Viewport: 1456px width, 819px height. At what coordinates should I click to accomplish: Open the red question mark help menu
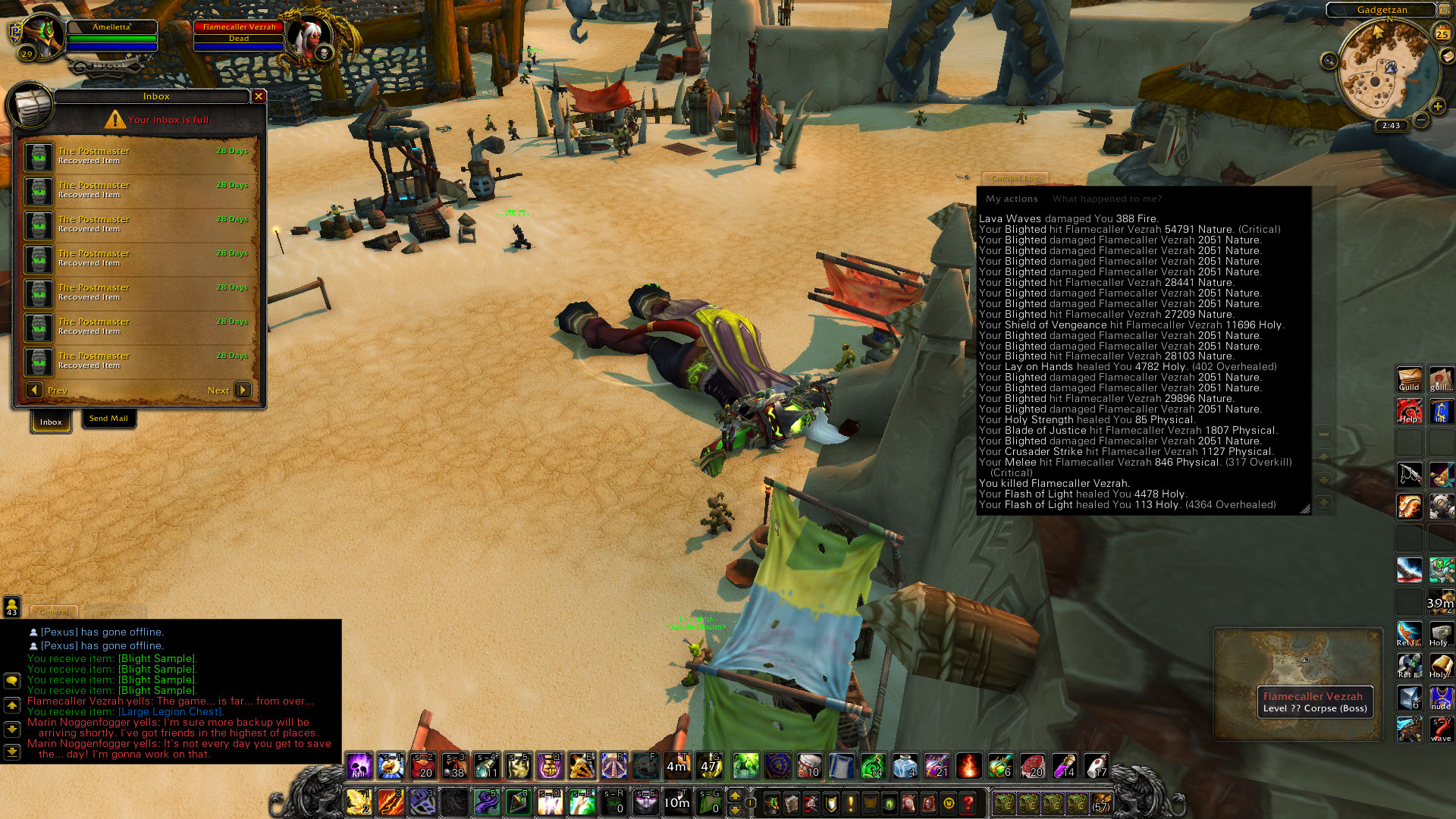click(x=968, y=802)
